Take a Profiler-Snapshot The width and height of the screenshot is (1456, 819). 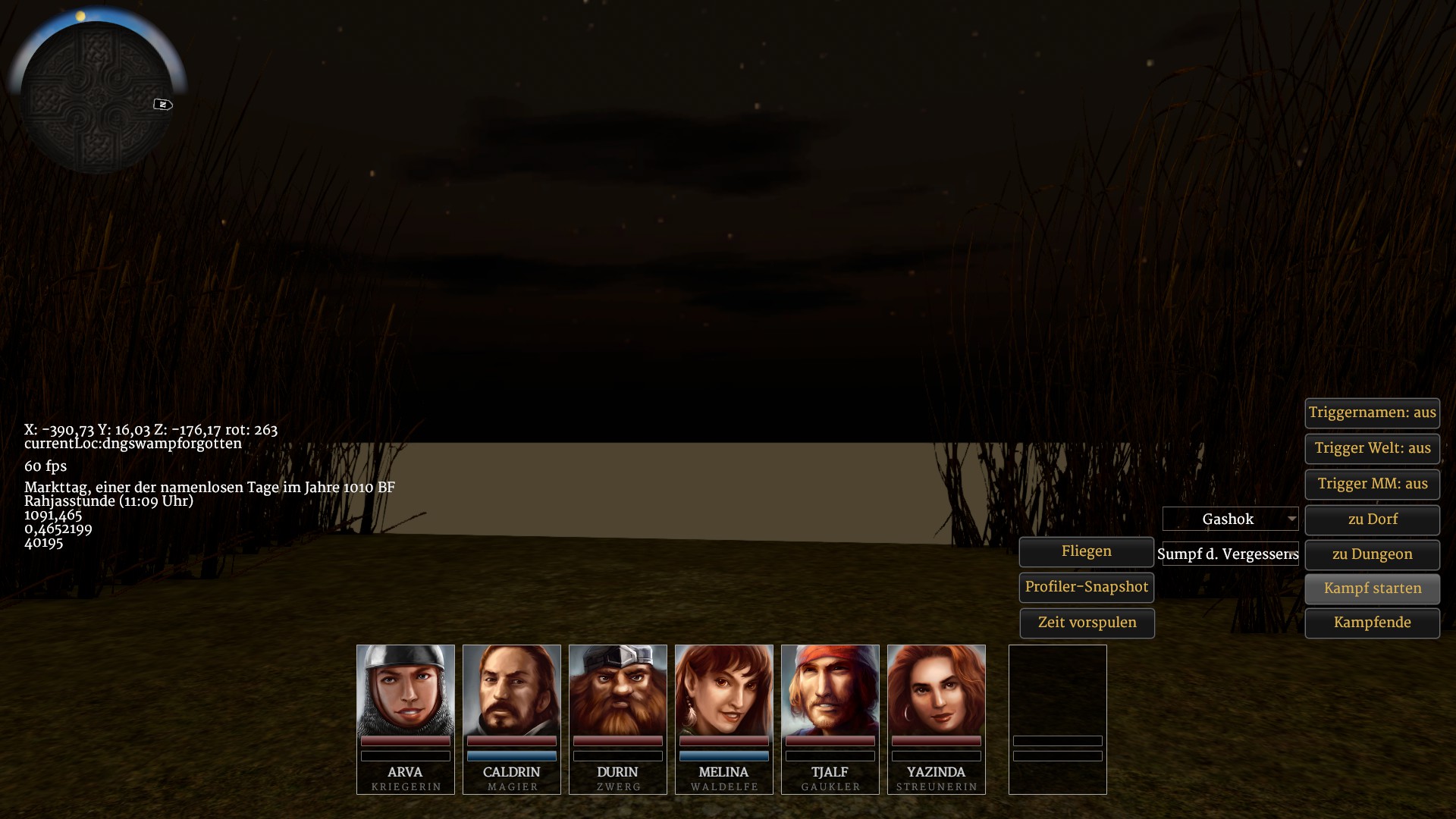[1086, 587]
